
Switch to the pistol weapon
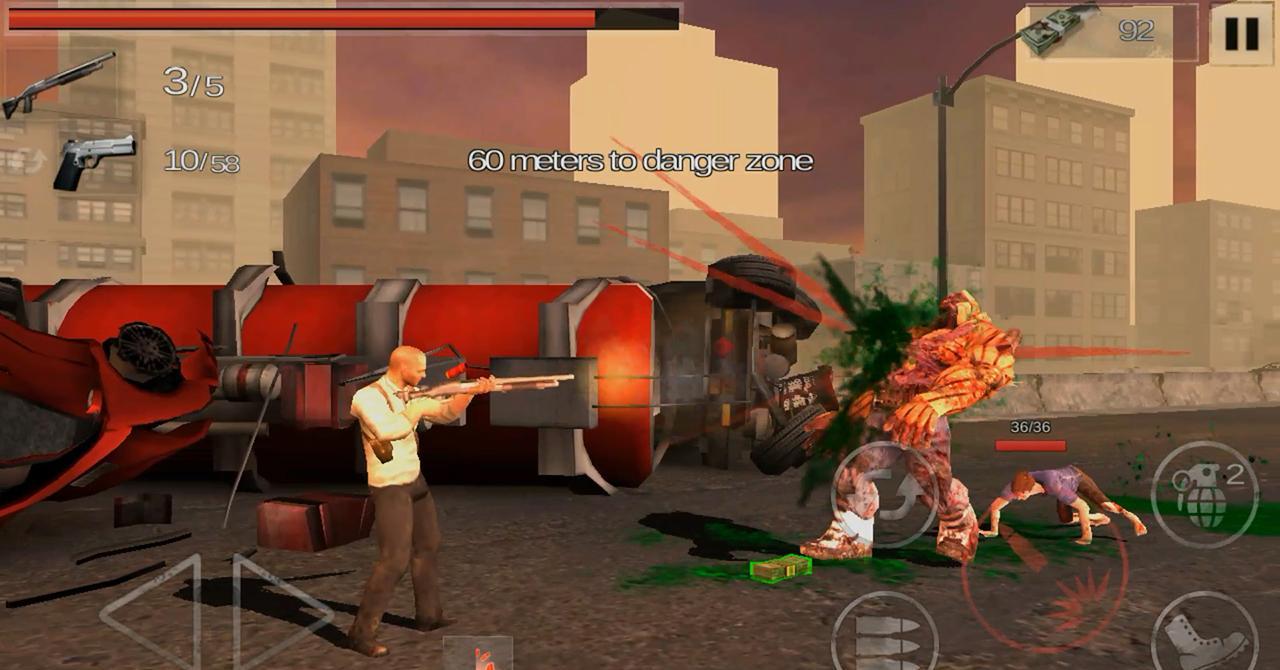94,161
